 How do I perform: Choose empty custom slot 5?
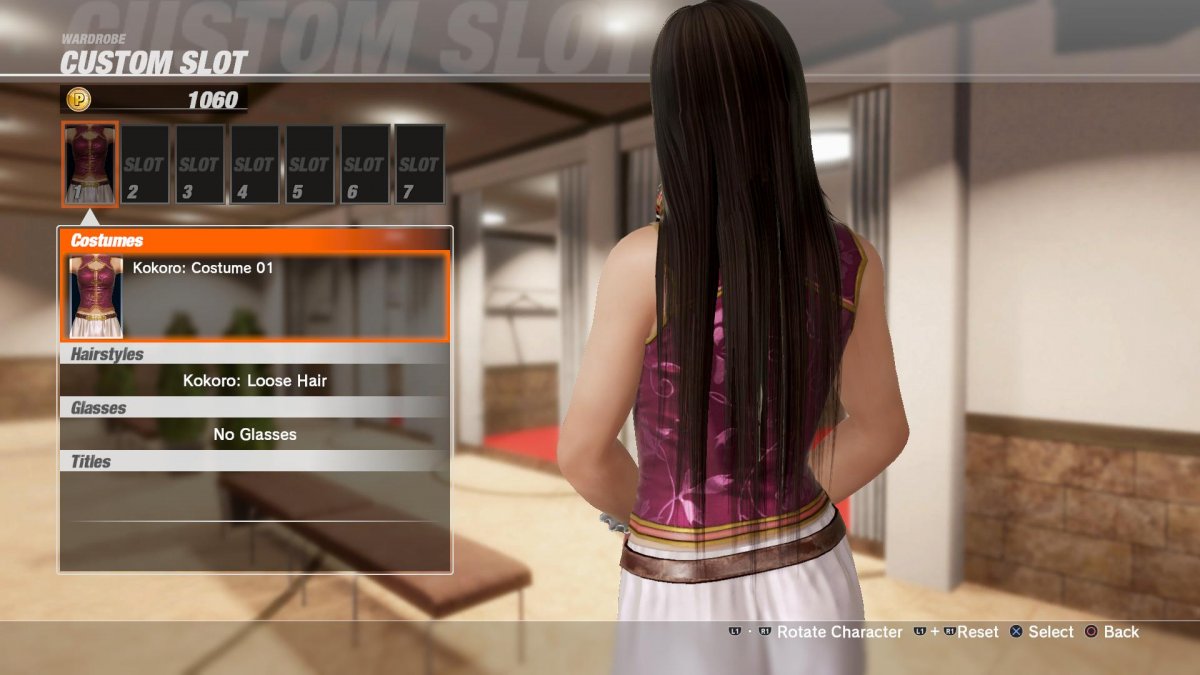pyautogui.click(x=308, y=164)
